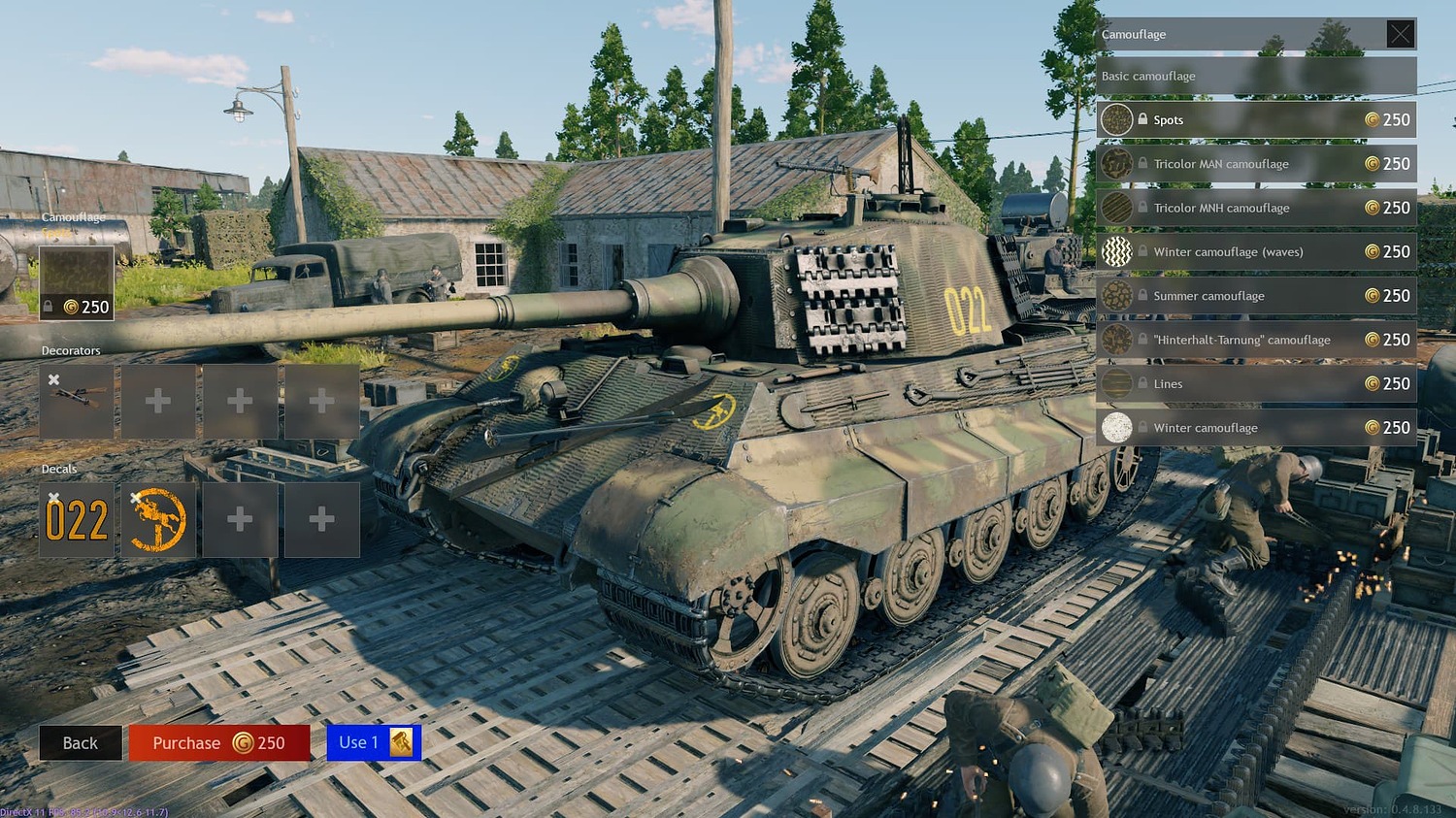Click the Tricolor MNH camouflage pattern icon
This screenshot has height=818, width=1456.
pos(1117,208)
